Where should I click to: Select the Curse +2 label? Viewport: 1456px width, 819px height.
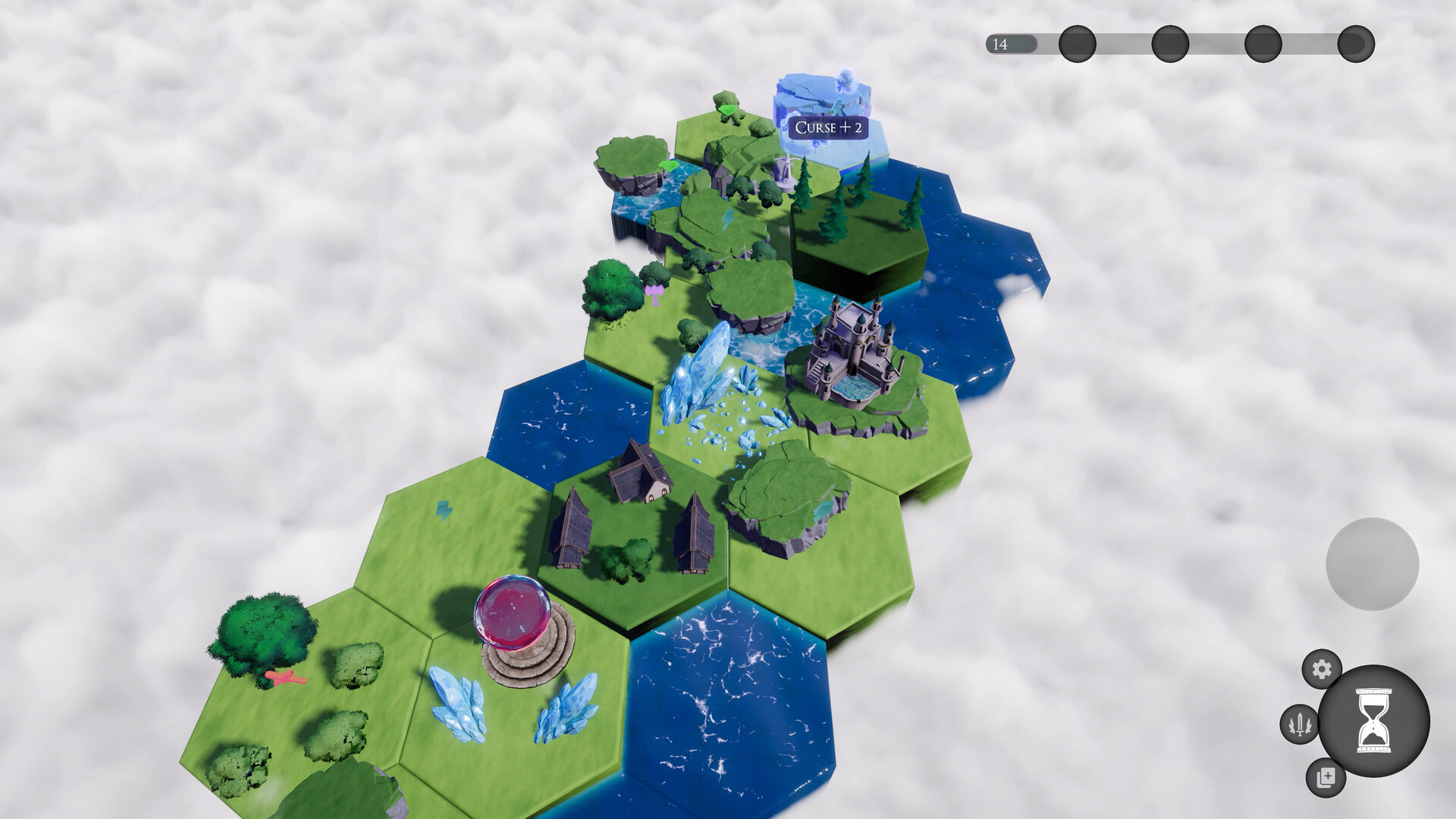pyautogui.click(x=827, y=129)
